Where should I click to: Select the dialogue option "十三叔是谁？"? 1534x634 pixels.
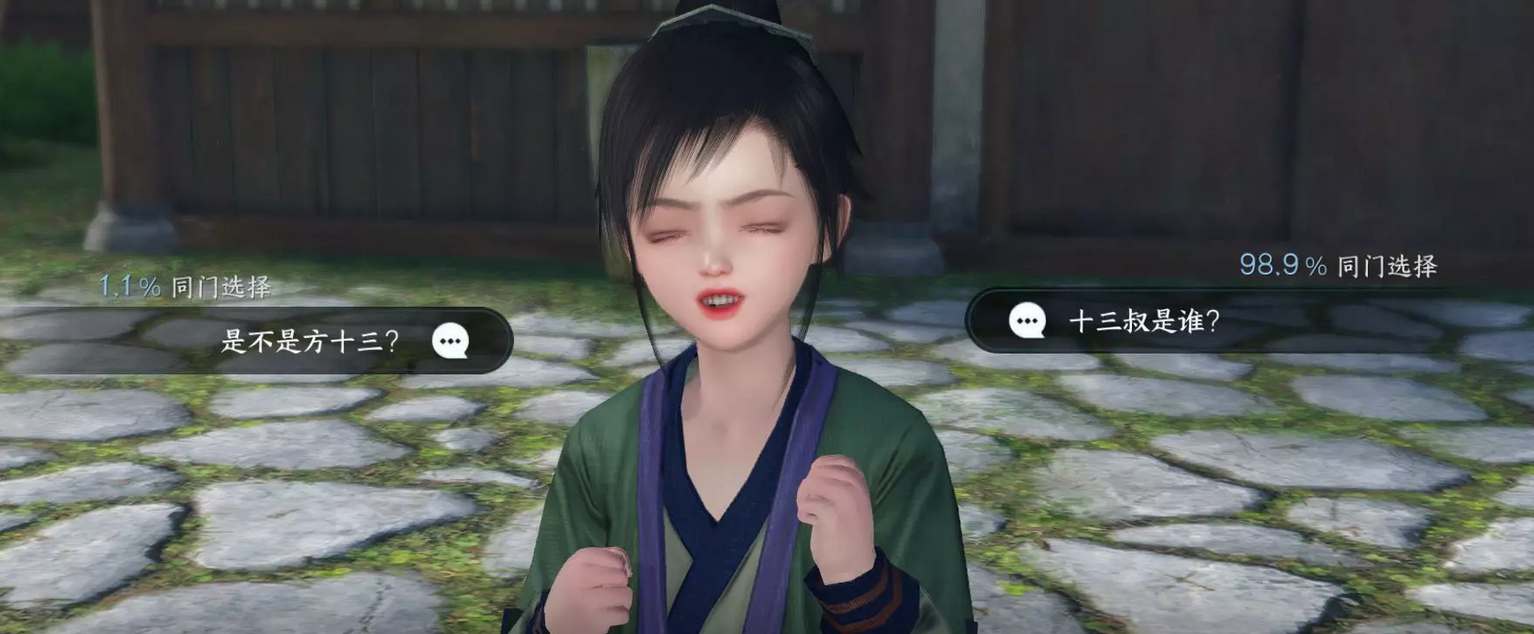pyautogui.click(x=1145, y=320)
